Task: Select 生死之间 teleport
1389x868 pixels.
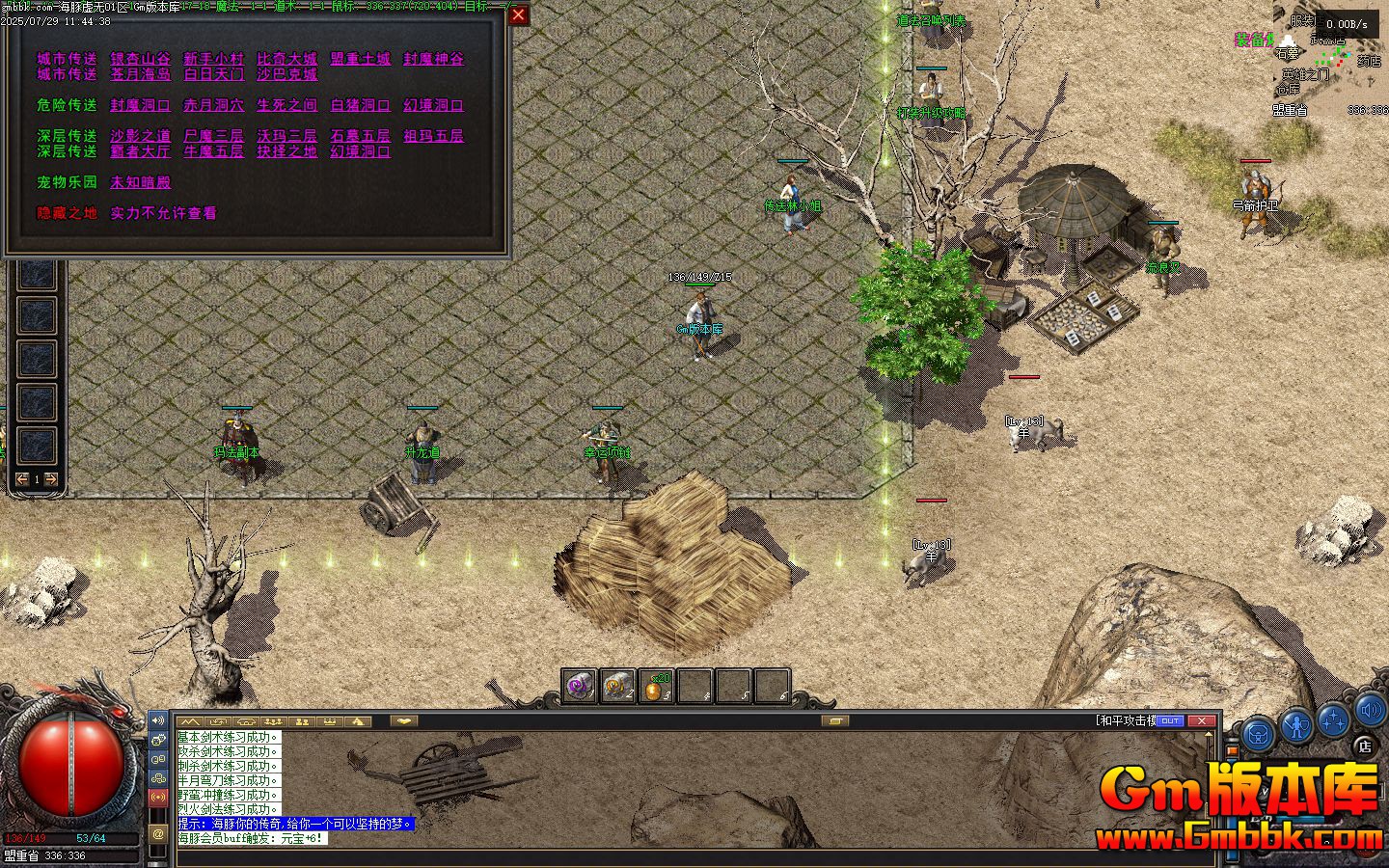Action: (286, 105)
